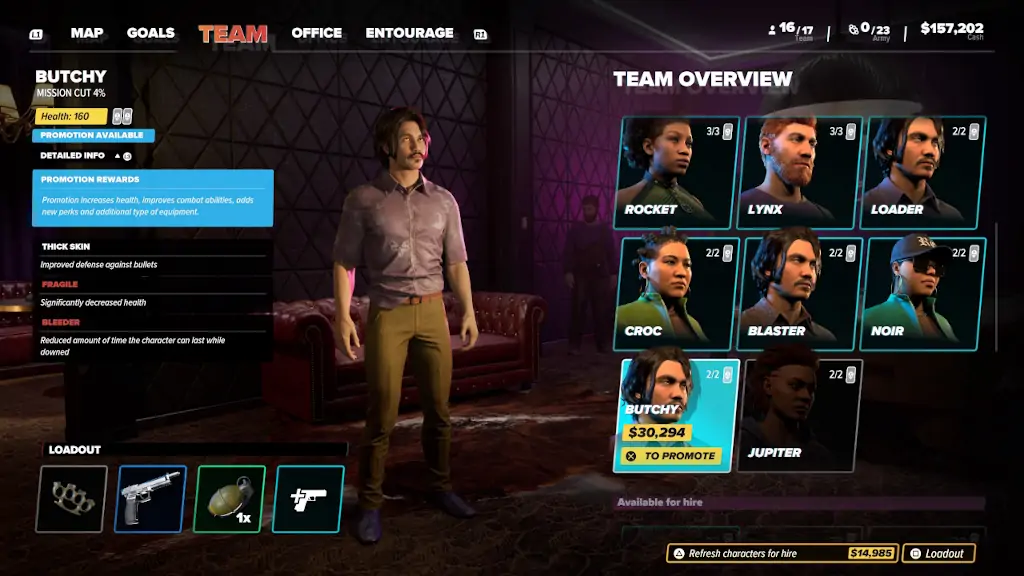Pick Loader's team card
This screenshot has width=1024, height=576.
[x=924, y=174]
